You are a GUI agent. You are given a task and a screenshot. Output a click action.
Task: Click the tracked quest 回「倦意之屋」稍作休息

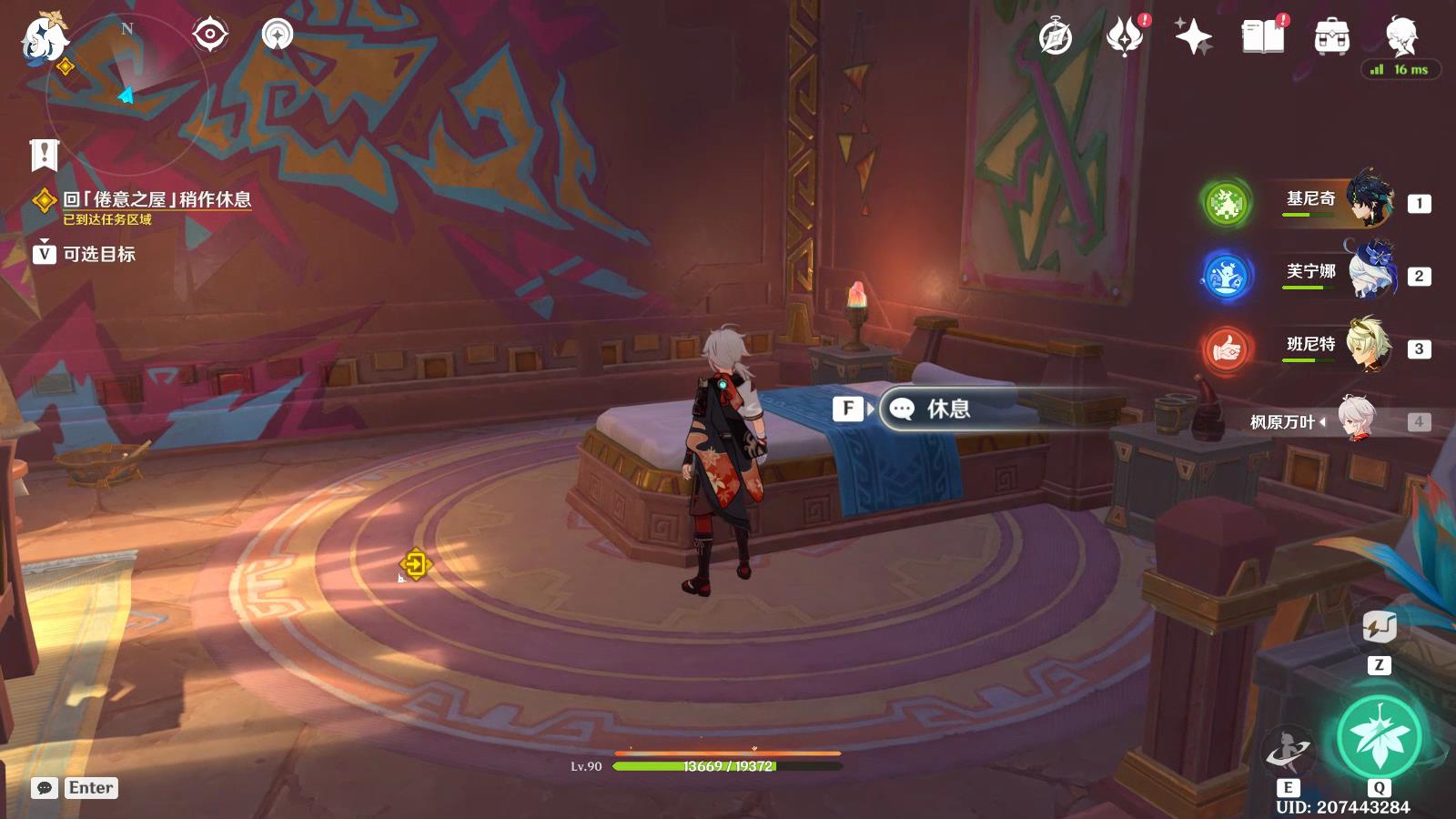click(157, 199)
